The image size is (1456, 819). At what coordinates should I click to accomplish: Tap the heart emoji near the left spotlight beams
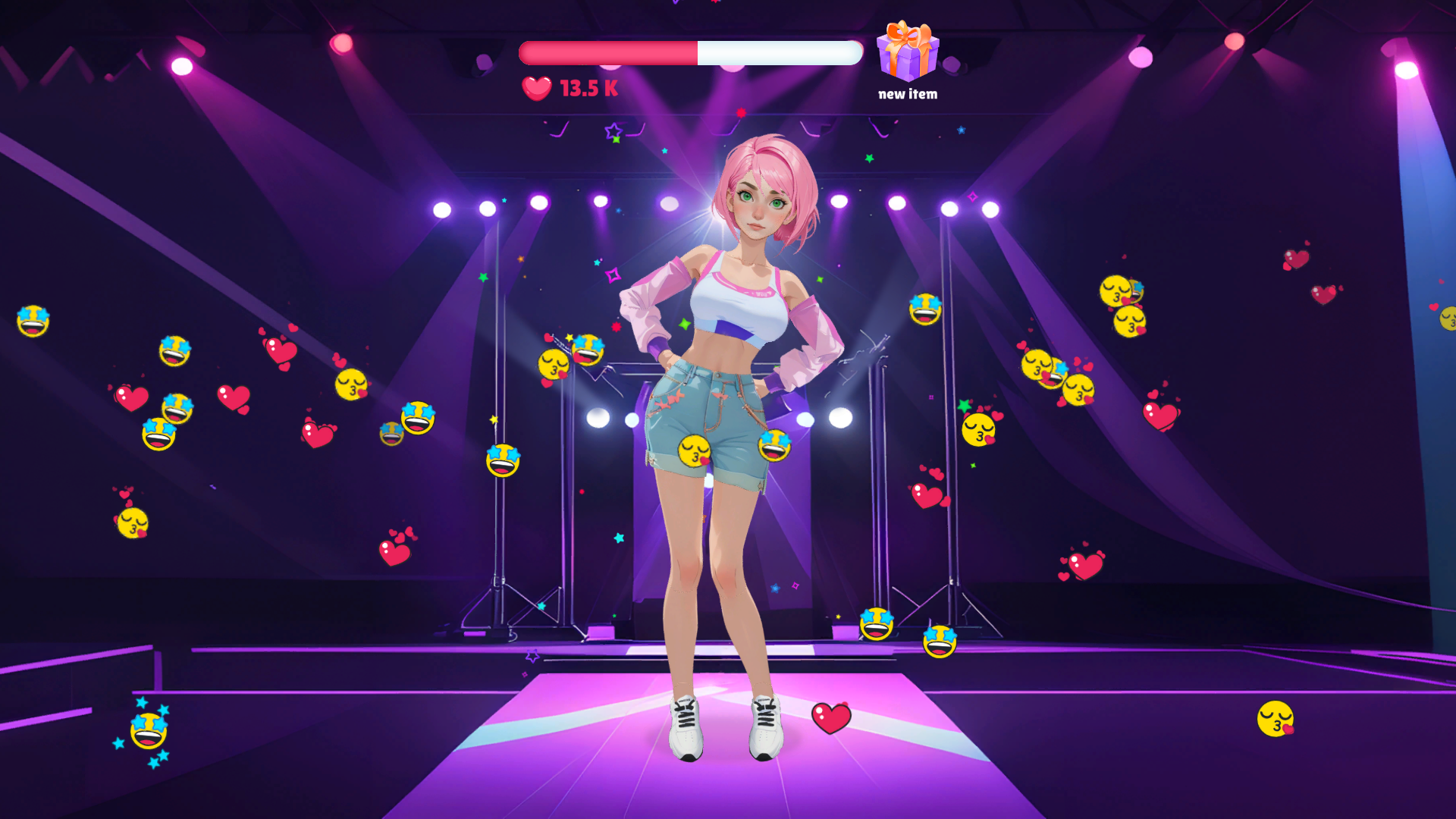[x=131, y=396]
